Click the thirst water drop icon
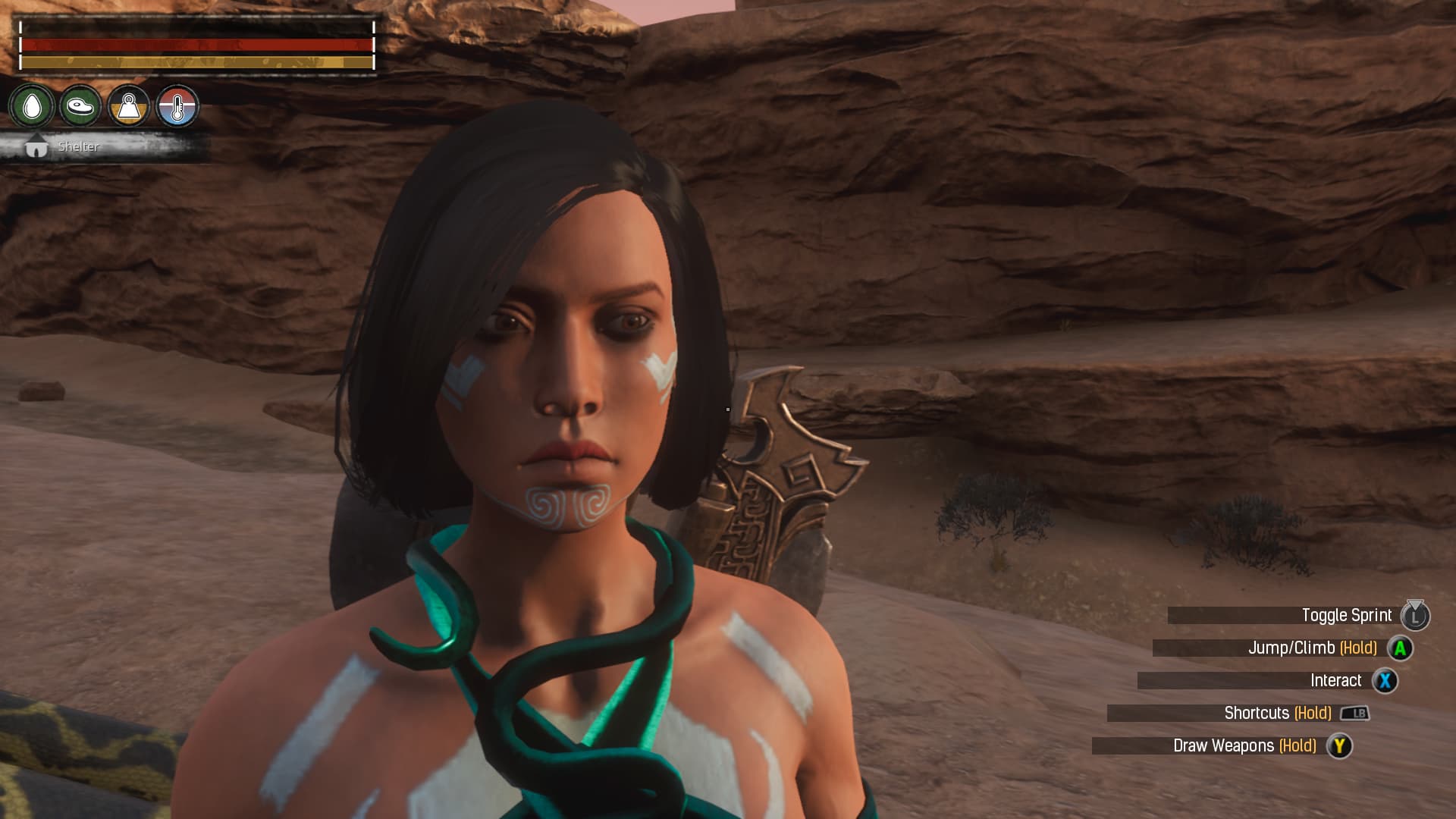The width and height of the screenshot is (1456, 819). 32,107
